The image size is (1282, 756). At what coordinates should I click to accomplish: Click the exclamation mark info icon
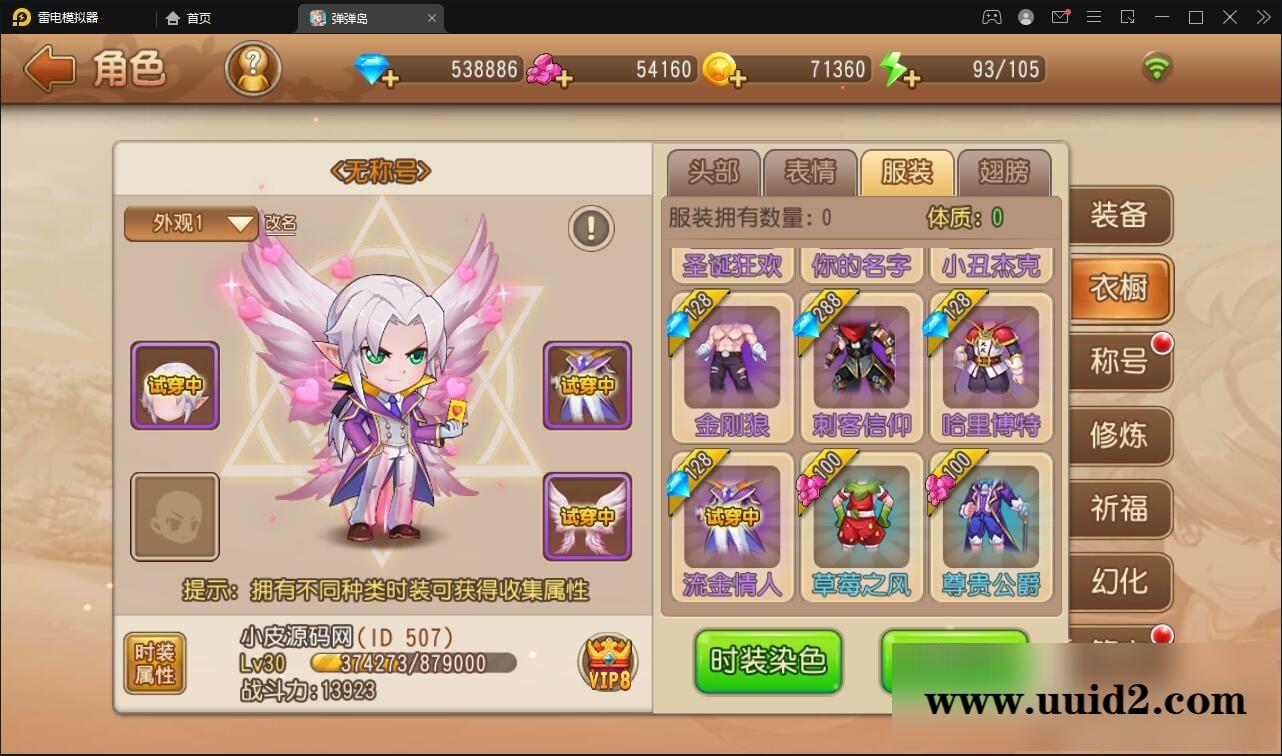(590, 227)
